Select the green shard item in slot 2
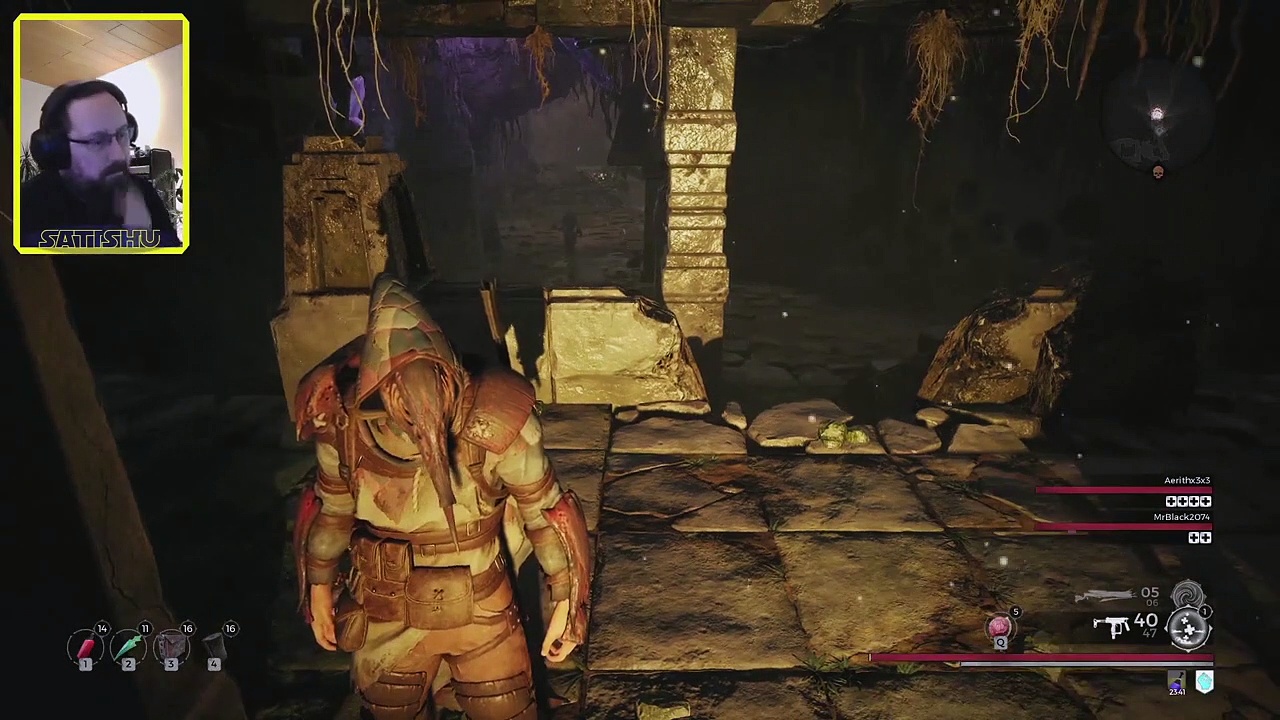The image size is (1280, 720). [x=129, y=648]
